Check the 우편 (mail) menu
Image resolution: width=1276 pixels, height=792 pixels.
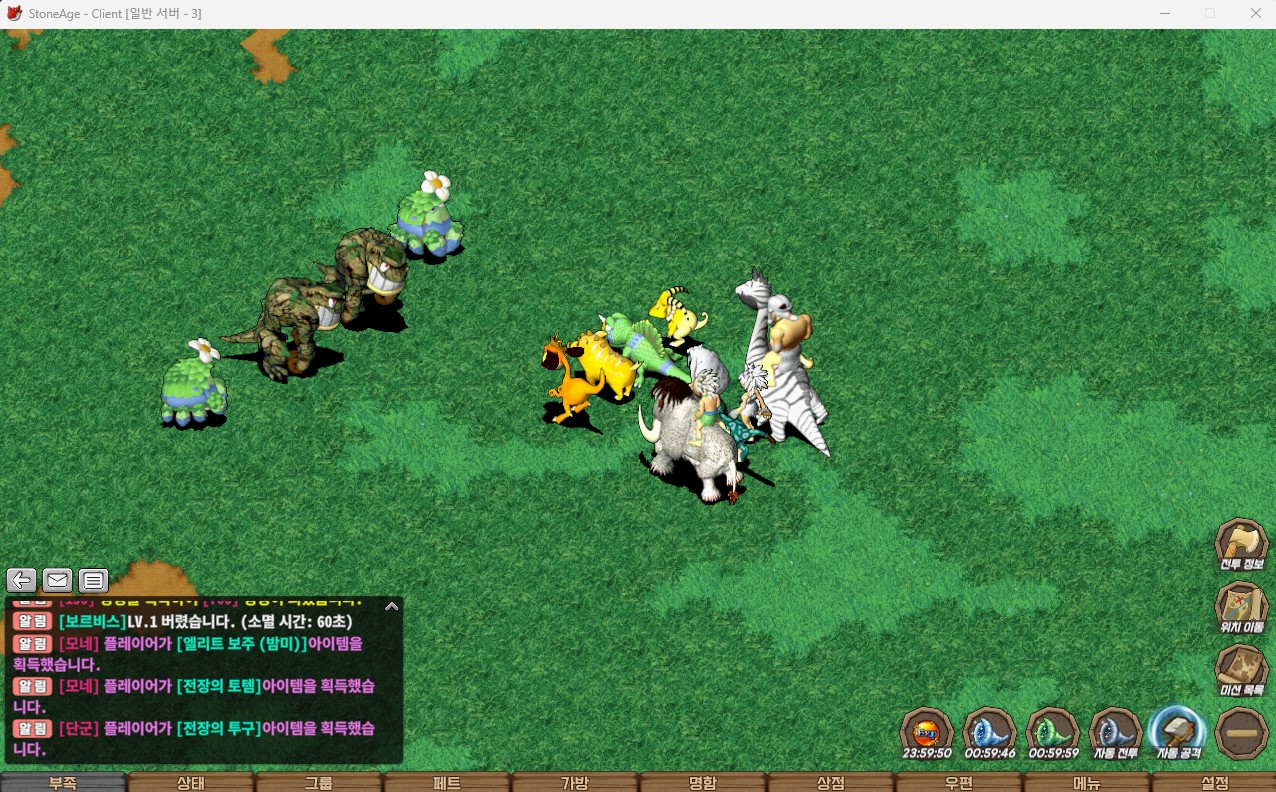[x=959, y=782]
